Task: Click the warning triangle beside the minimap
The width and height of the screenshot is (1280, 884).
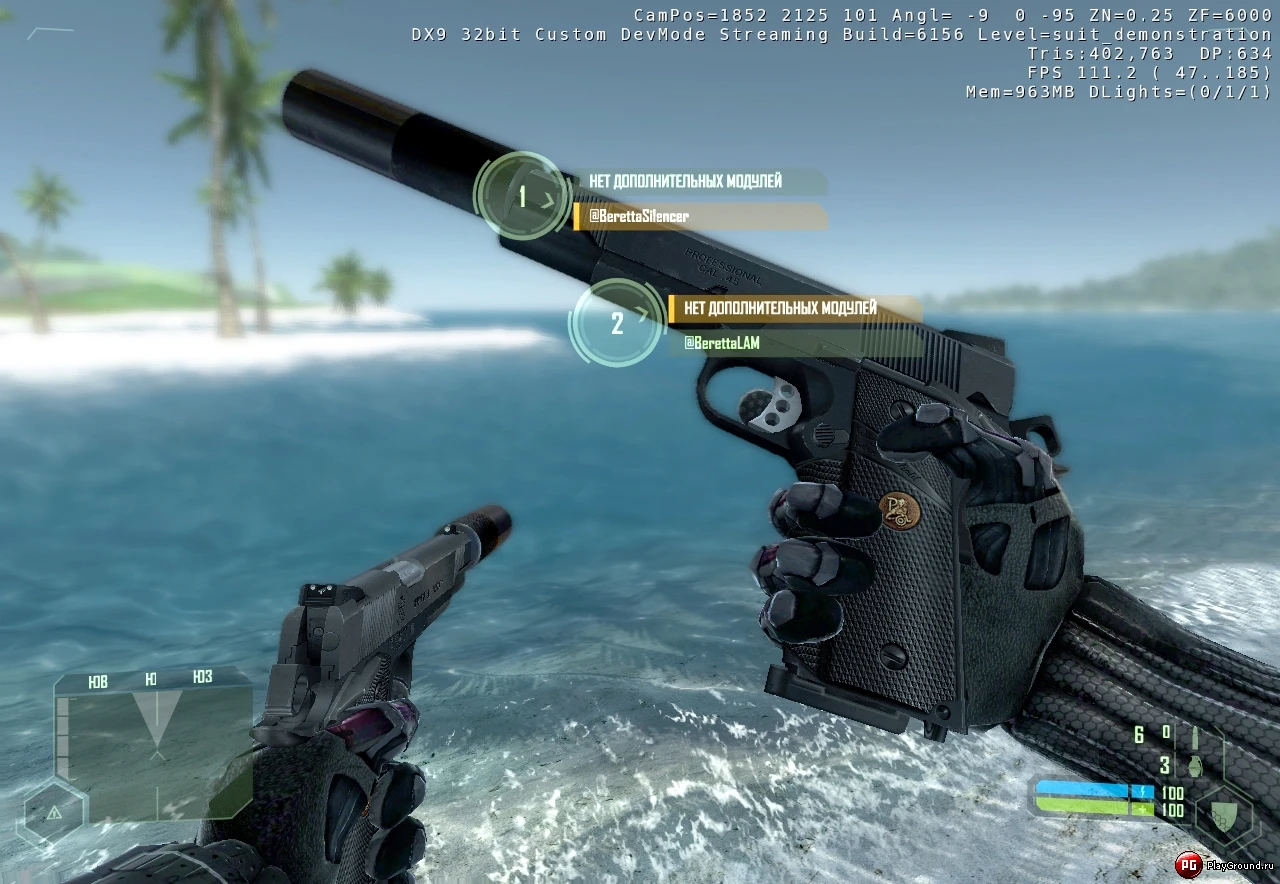Action: [55, 813]
